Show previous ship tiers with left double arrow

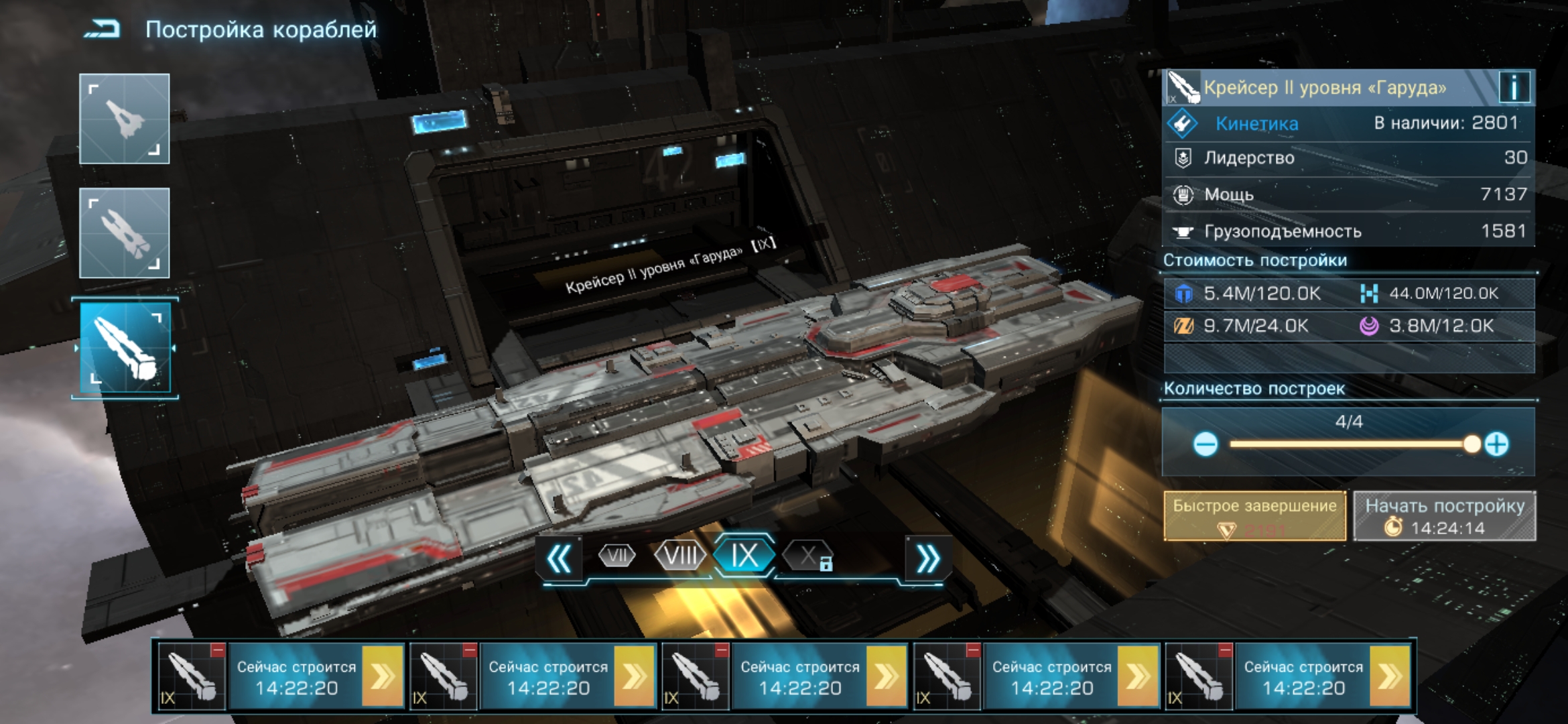[560, 558]
